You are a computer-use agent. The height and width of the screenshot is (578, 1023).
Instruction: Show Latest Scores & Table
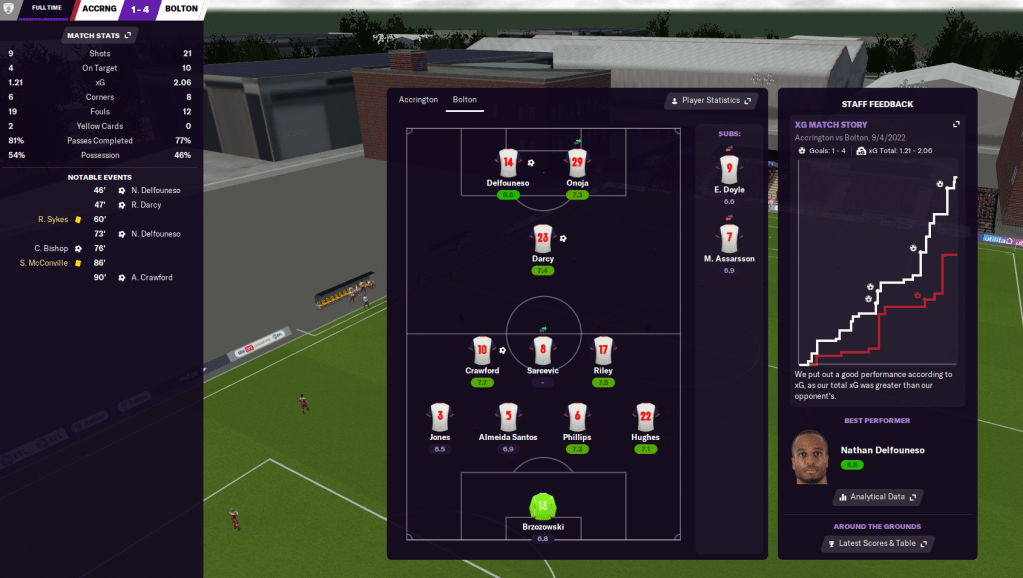point(877,544)
